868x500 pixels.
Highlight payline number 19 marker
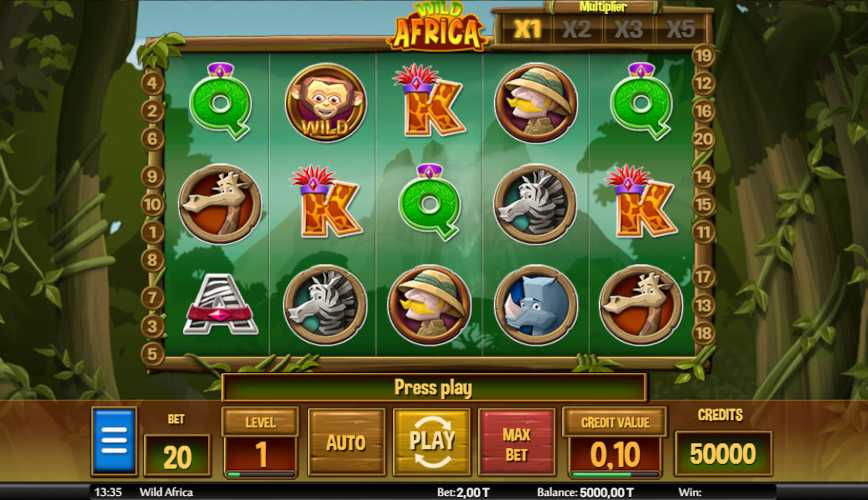coord(704,57)
